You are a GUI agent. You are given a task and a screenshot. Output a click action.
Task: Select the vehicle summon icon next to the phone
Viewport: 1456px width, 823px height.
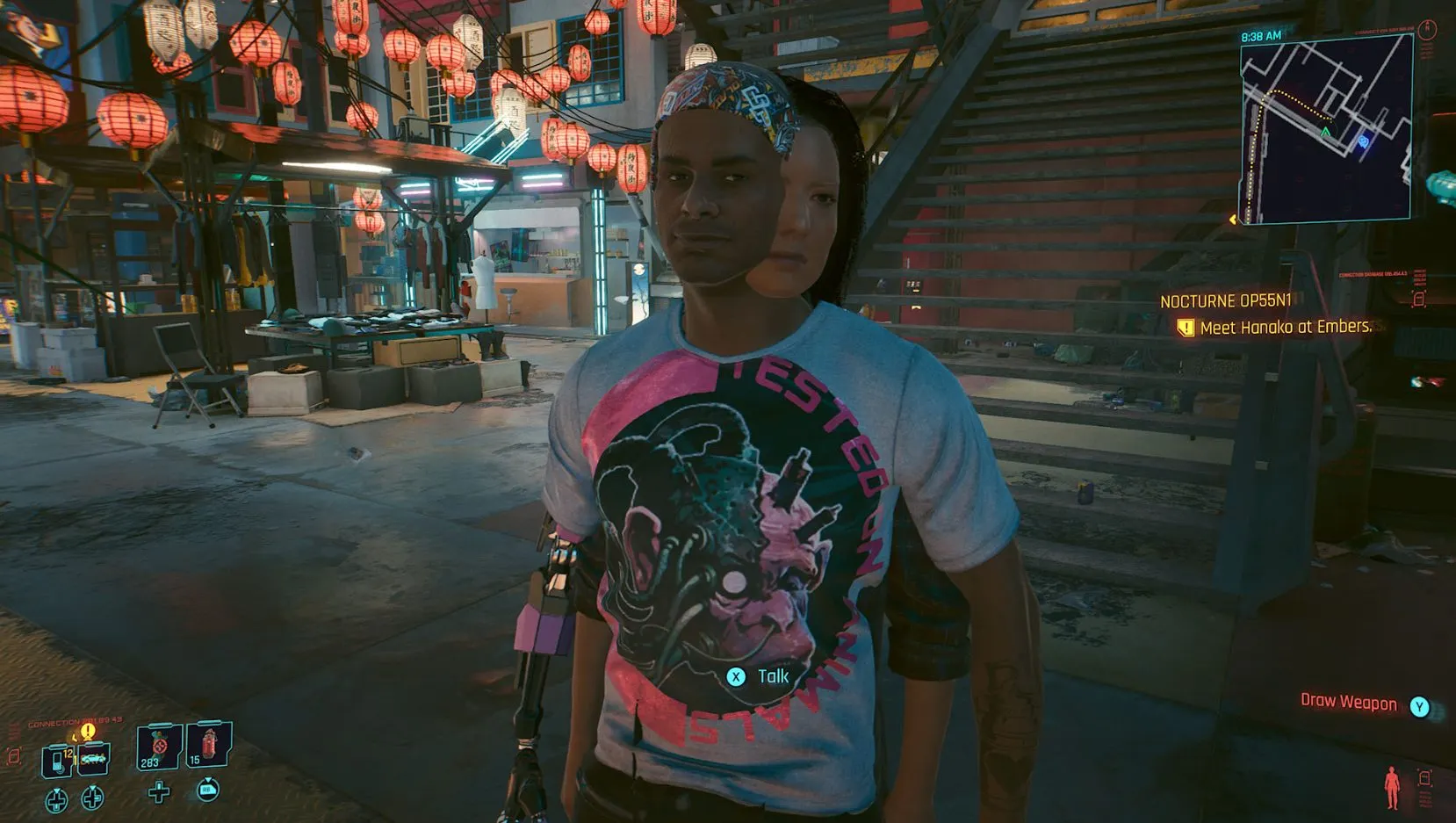pyautogui.click(x=91, y=761)
